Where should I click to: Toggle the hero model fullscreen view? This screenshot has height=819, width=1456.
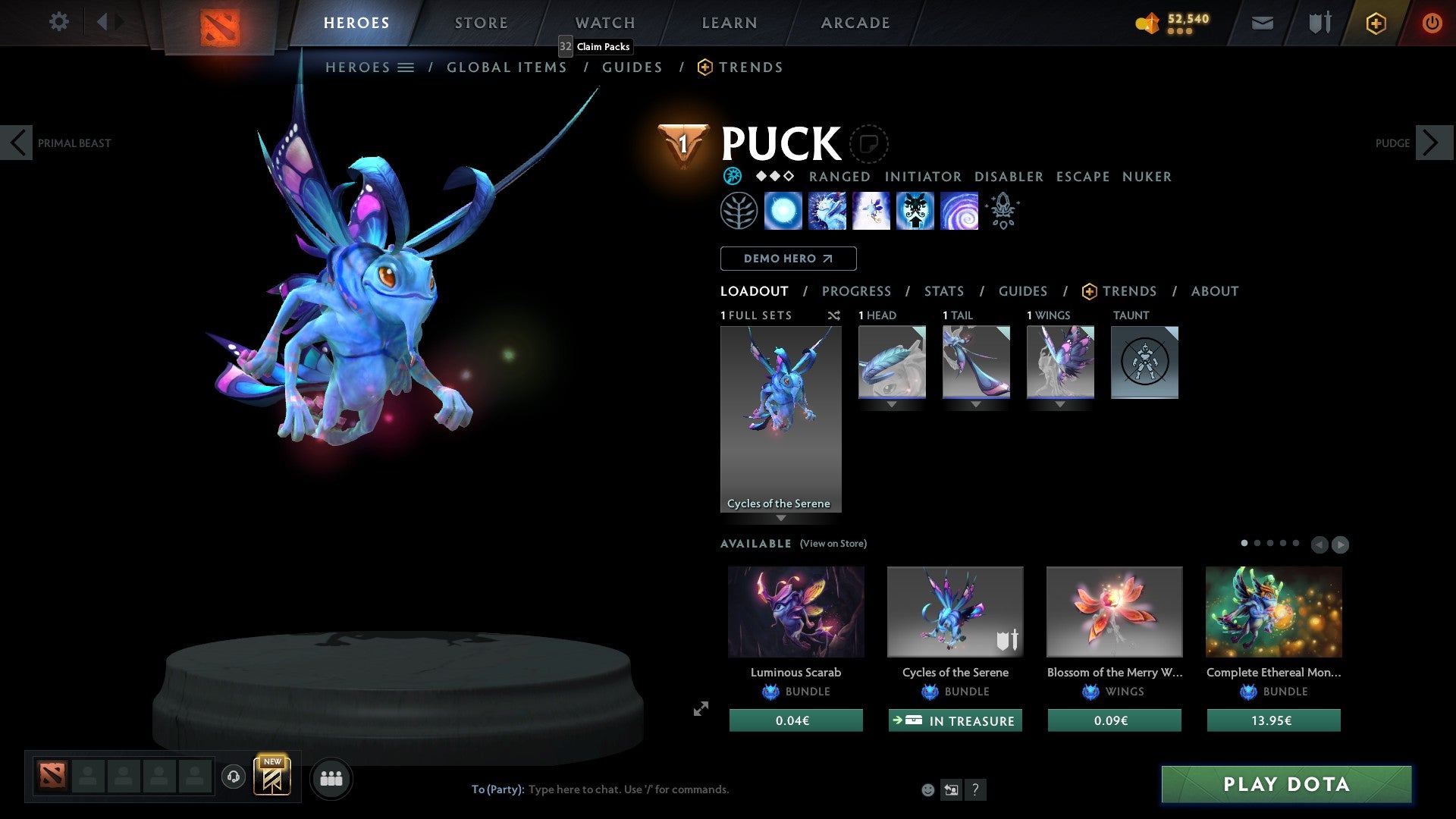coord(701,709)
